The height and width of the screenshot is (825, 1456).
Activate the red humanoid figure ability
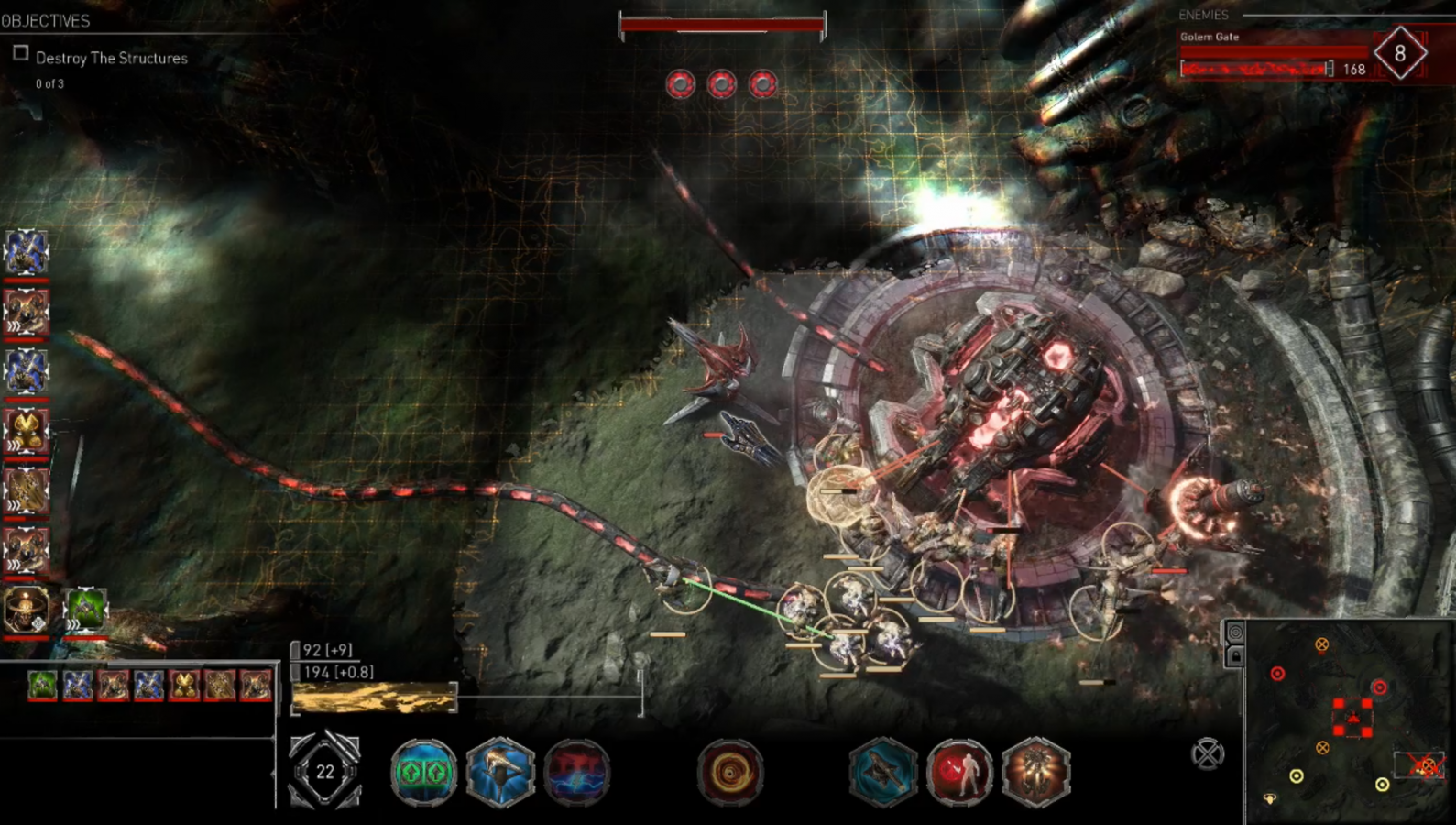pos(959,773)
